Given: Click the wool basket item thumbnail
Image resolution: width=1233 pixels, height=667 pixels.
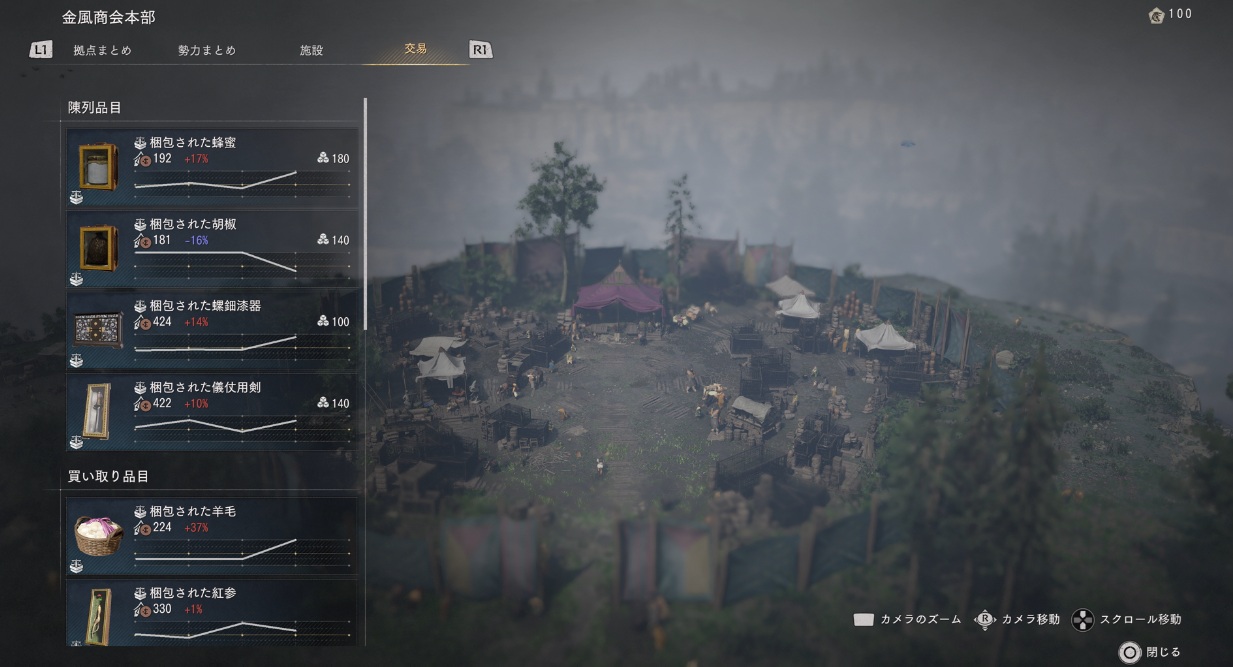Looking at the screenshot, I should point(98,535).
